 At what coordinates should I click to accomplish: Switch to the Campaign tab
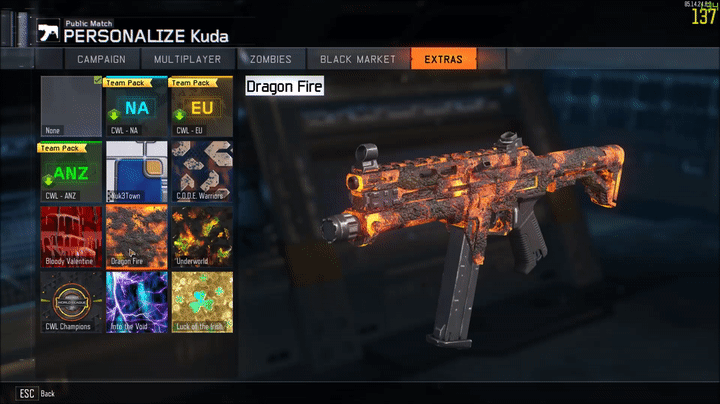[103, 59]
